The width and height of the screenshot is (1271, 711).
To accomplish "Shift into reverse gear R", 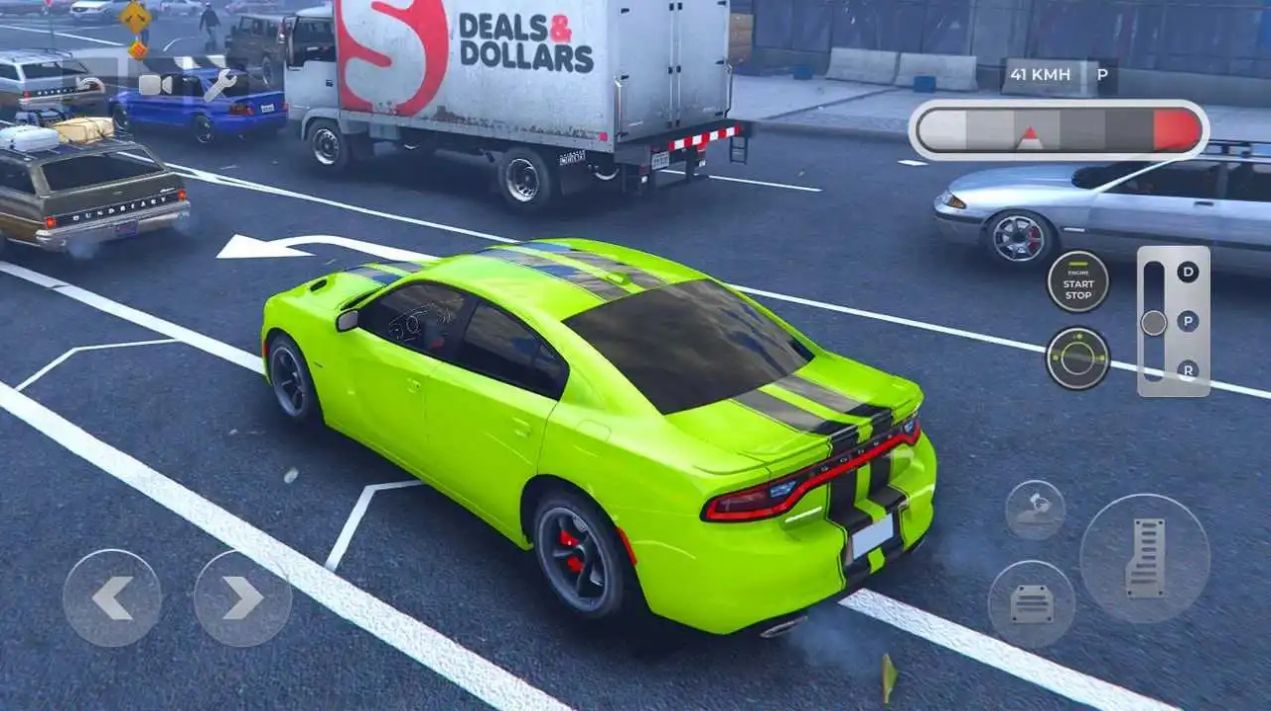I will click(x=1187, y=369).
